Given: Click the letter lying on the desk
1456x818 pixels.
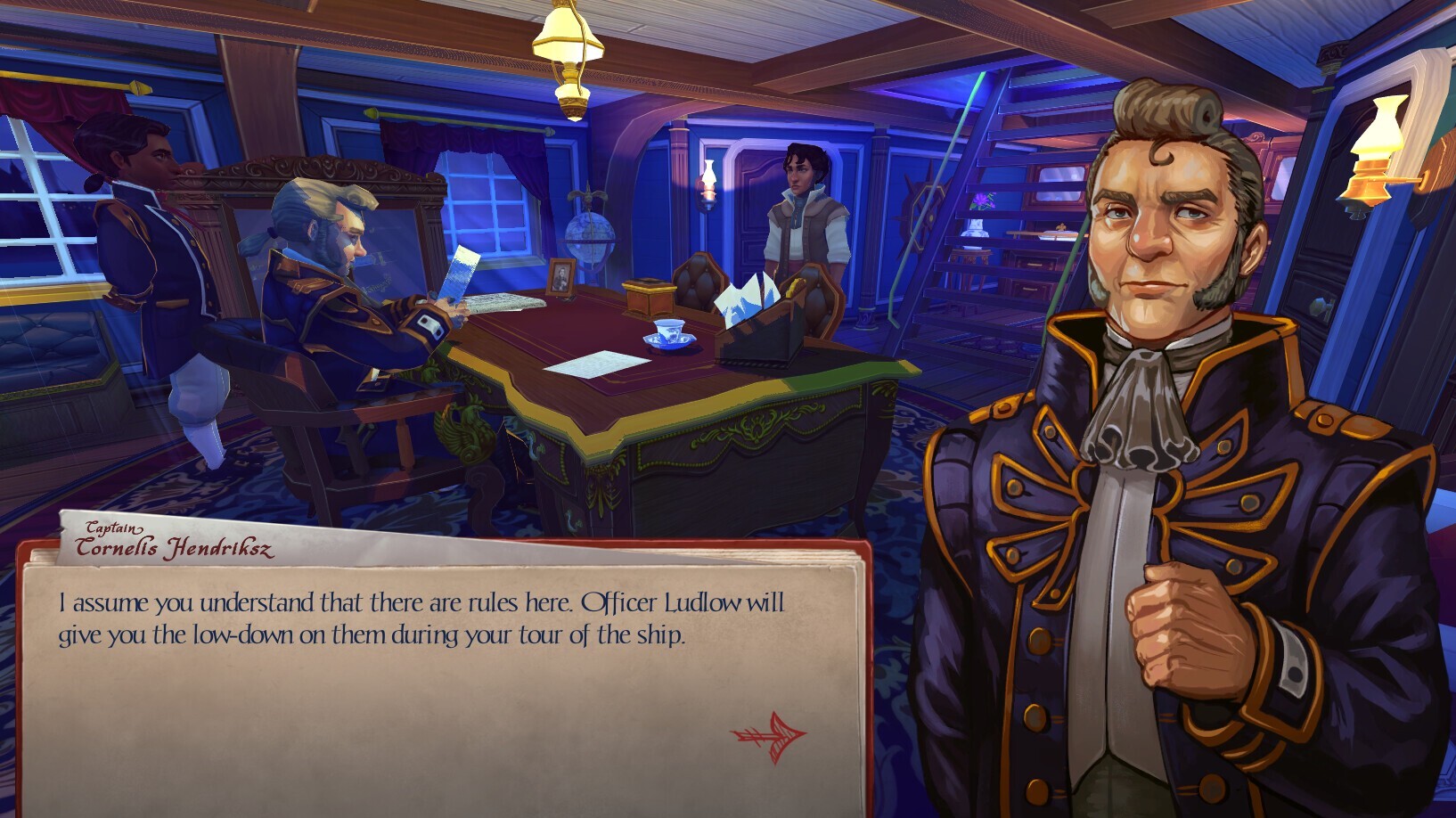Looking at the screenshot, I should 593,365.
